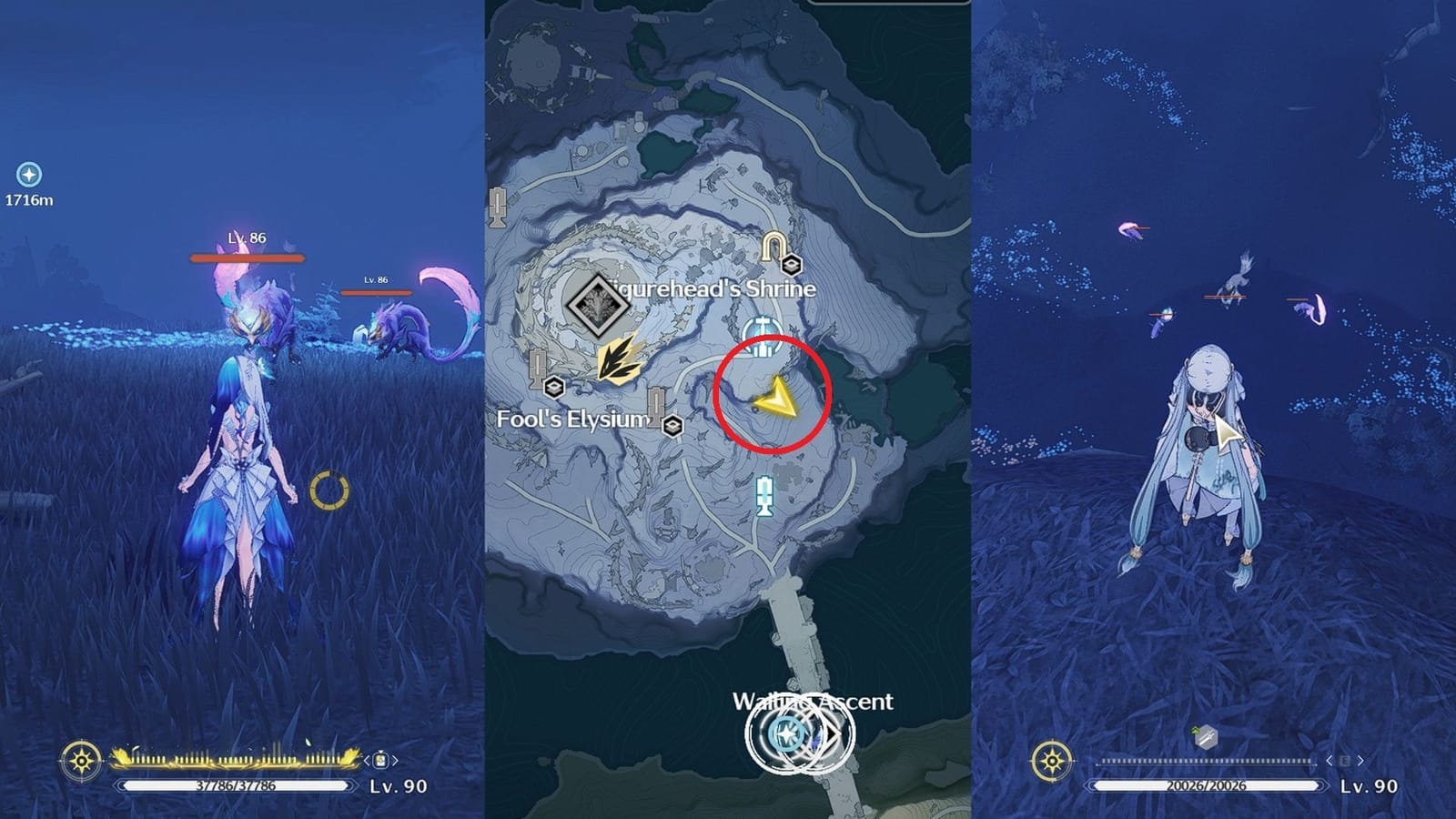Click the hexagonal chest icon below Figurehead's Shrine
The image size is (1456, 819).
pos(792,264)
